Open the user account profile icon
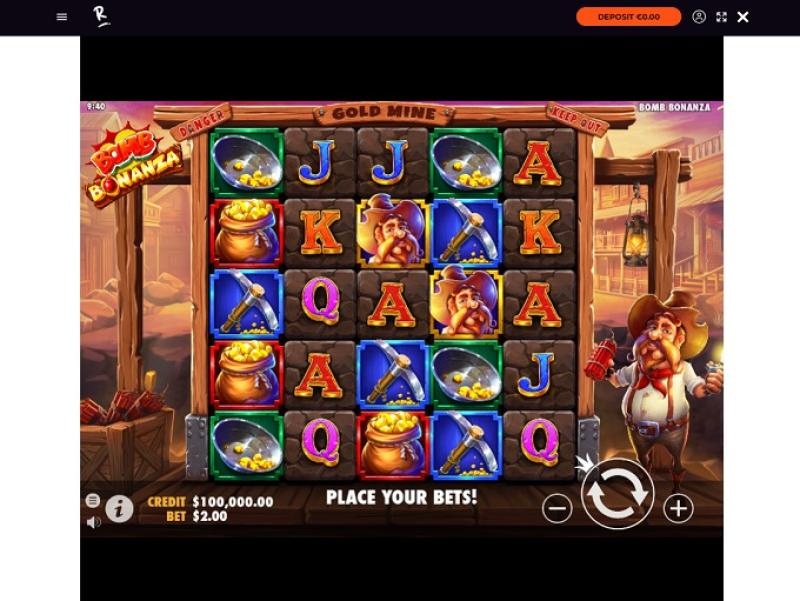 pos(699,17)
